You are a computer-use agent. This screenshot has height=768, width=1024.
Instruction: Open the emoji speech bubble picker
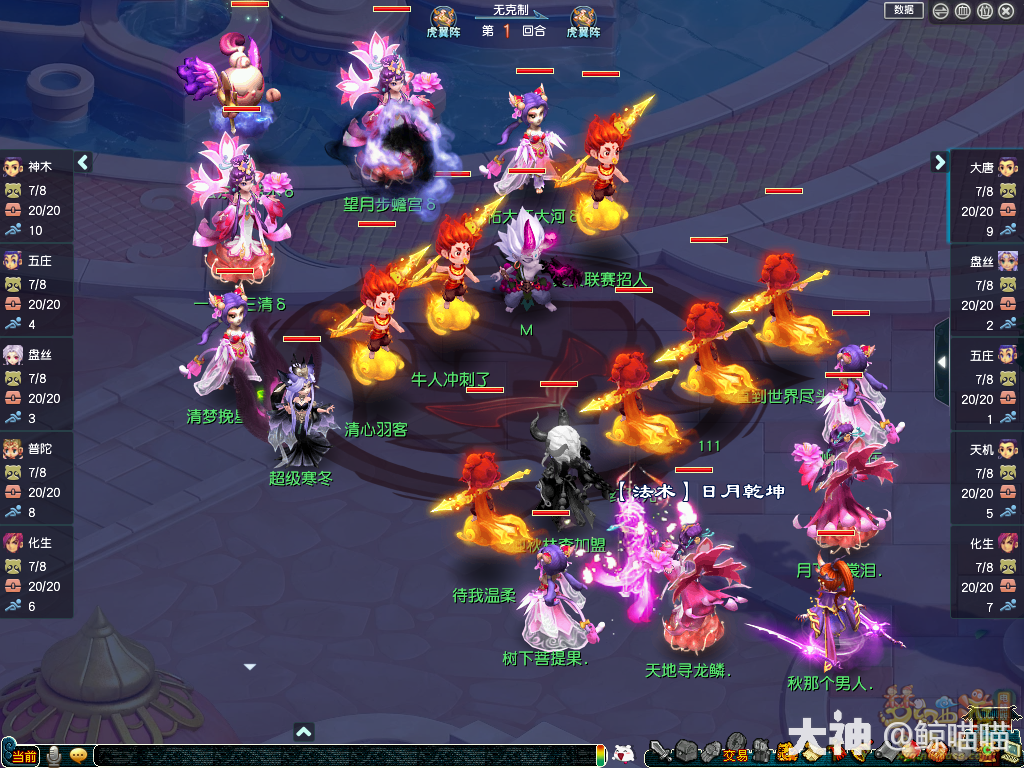tap(78, 756)
